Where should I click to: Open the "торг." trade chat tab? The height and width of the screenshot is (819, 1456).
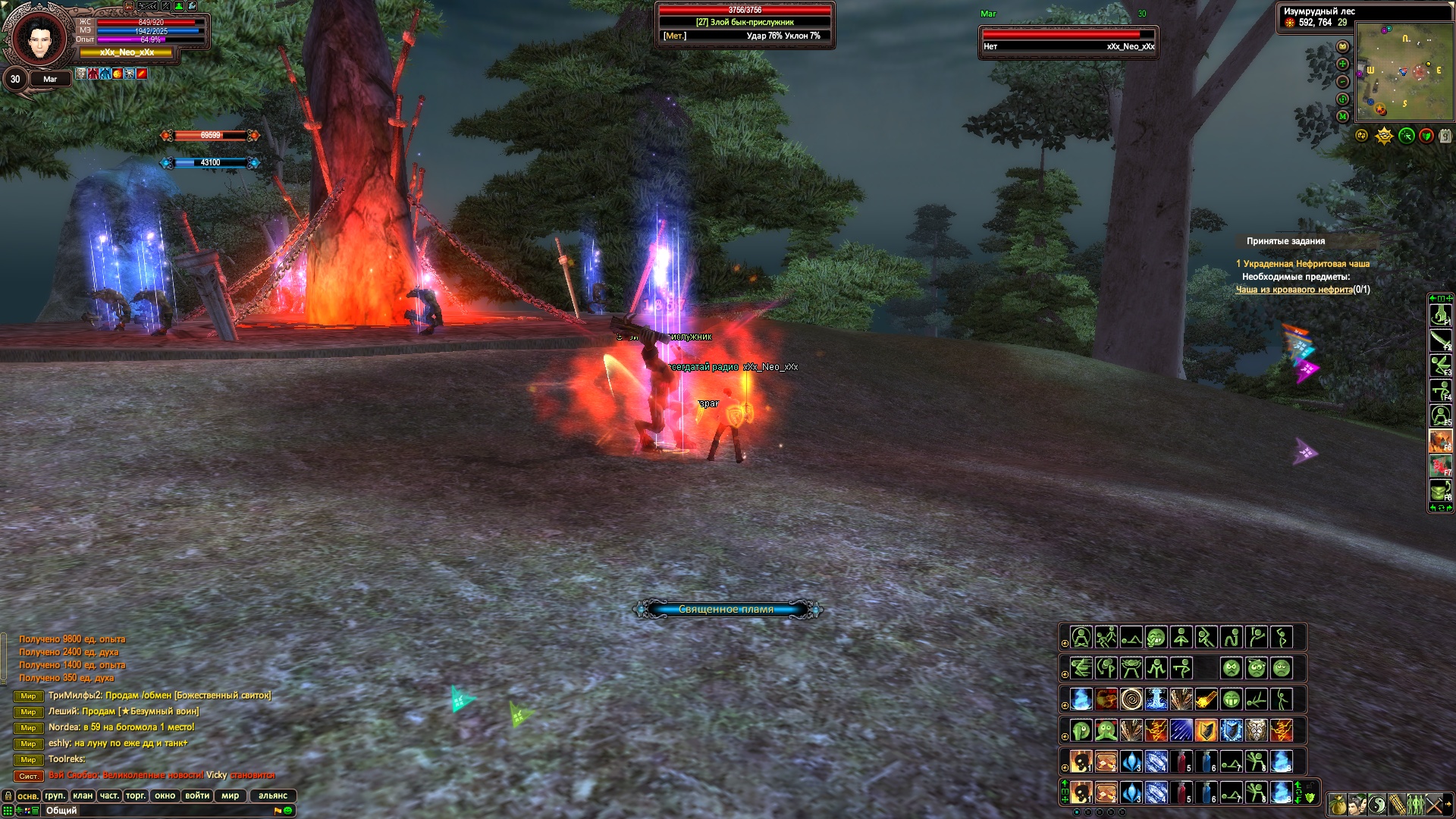136,795
